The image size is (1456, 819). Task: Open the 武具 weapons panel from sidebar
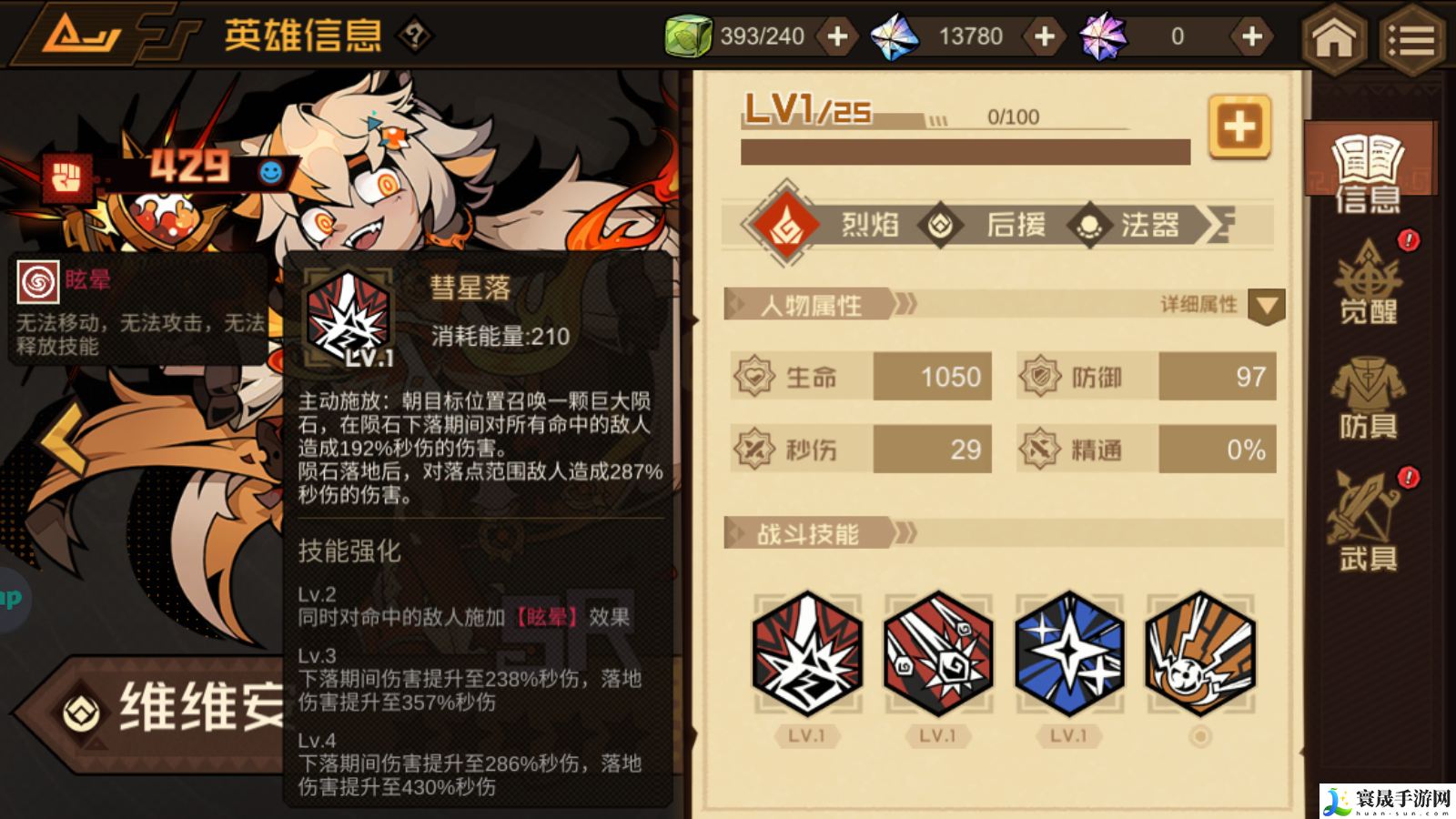[x=1367, y=523]
